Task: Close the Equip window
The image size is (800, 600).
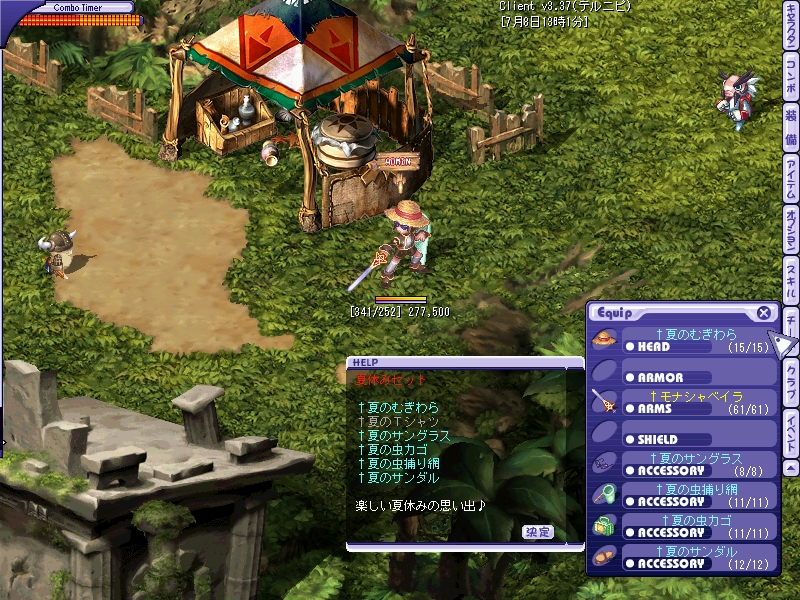Action: [764, 313]
